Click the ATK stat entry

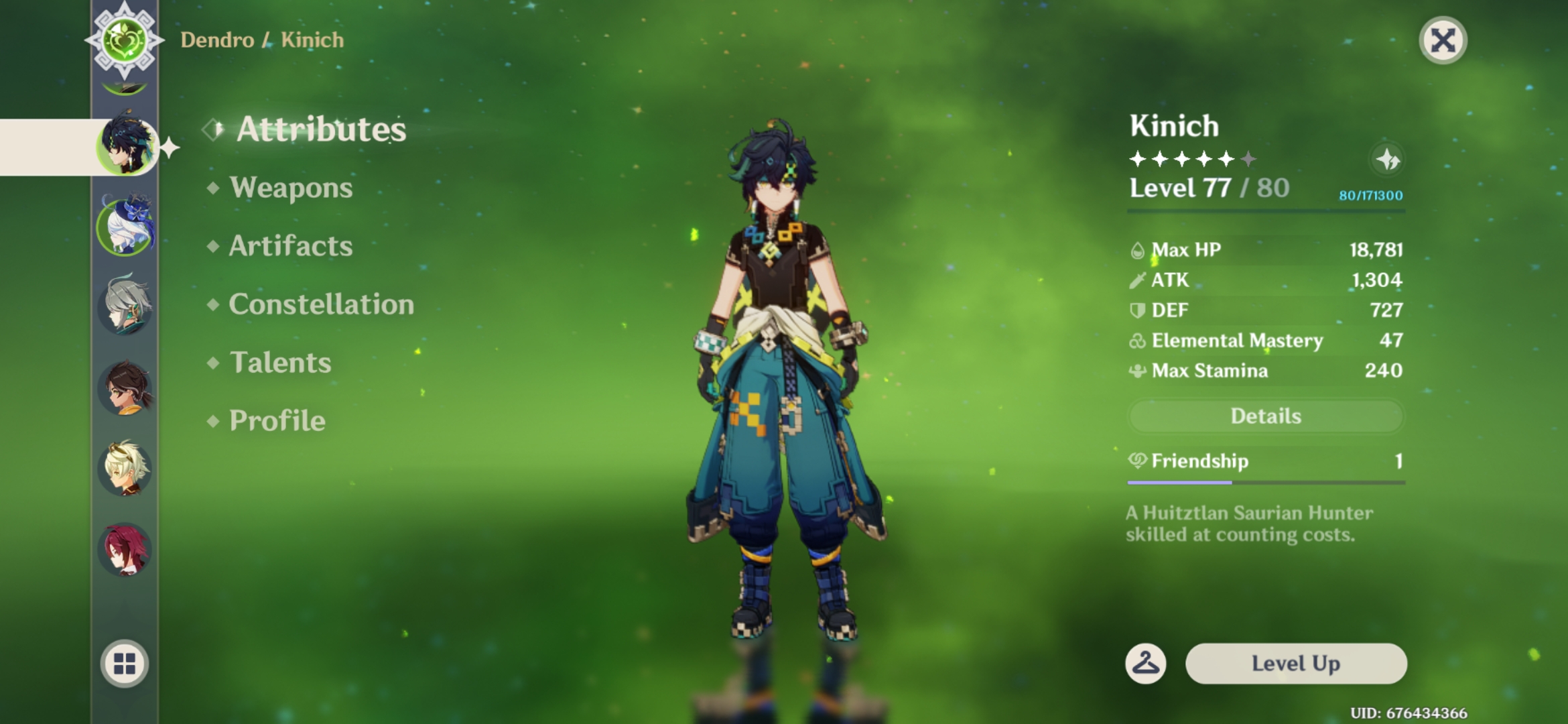point(1266,280)
